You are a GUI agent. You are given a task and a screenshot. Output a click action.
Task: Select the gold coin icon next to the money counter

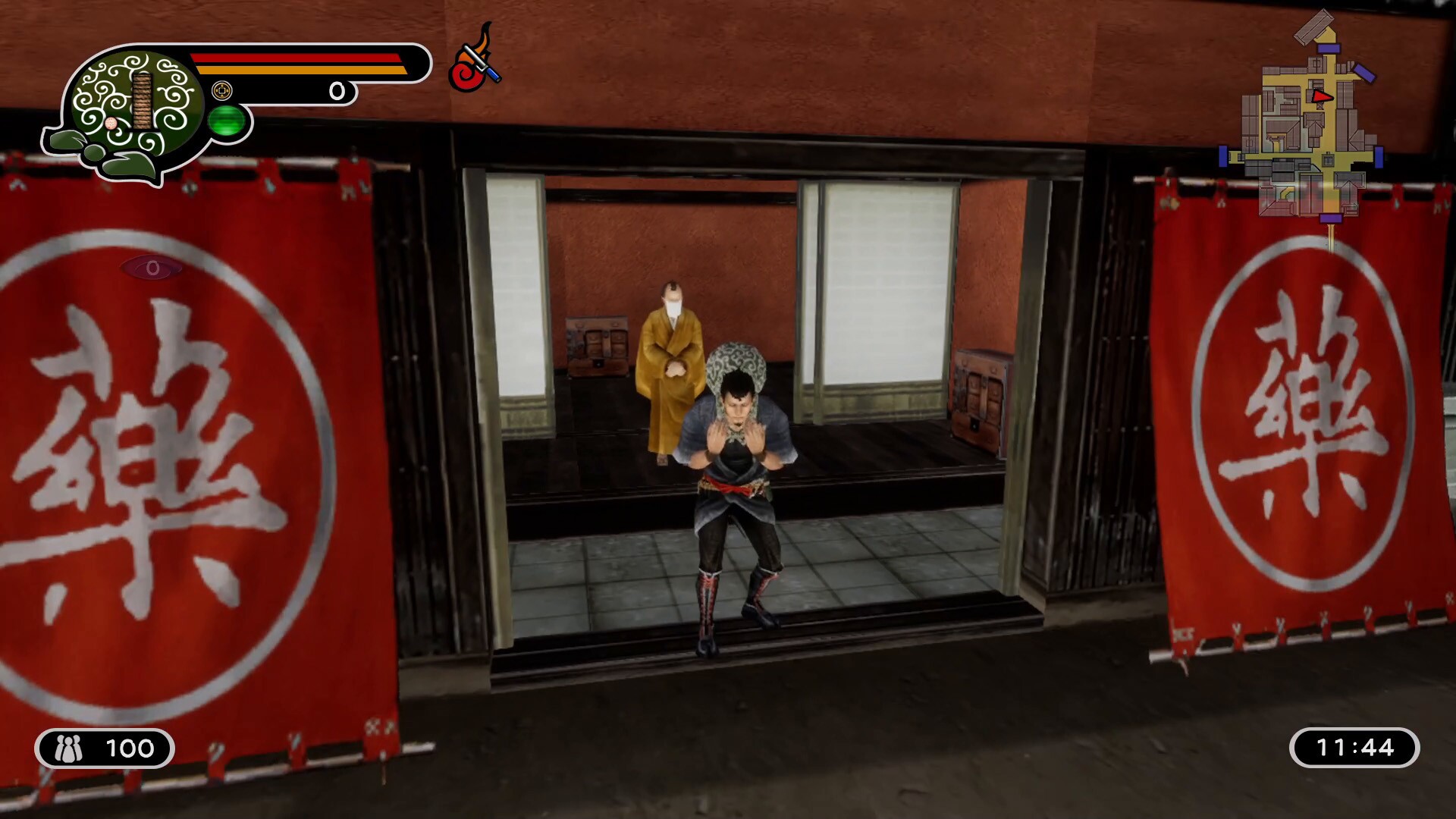coord(222,89)
